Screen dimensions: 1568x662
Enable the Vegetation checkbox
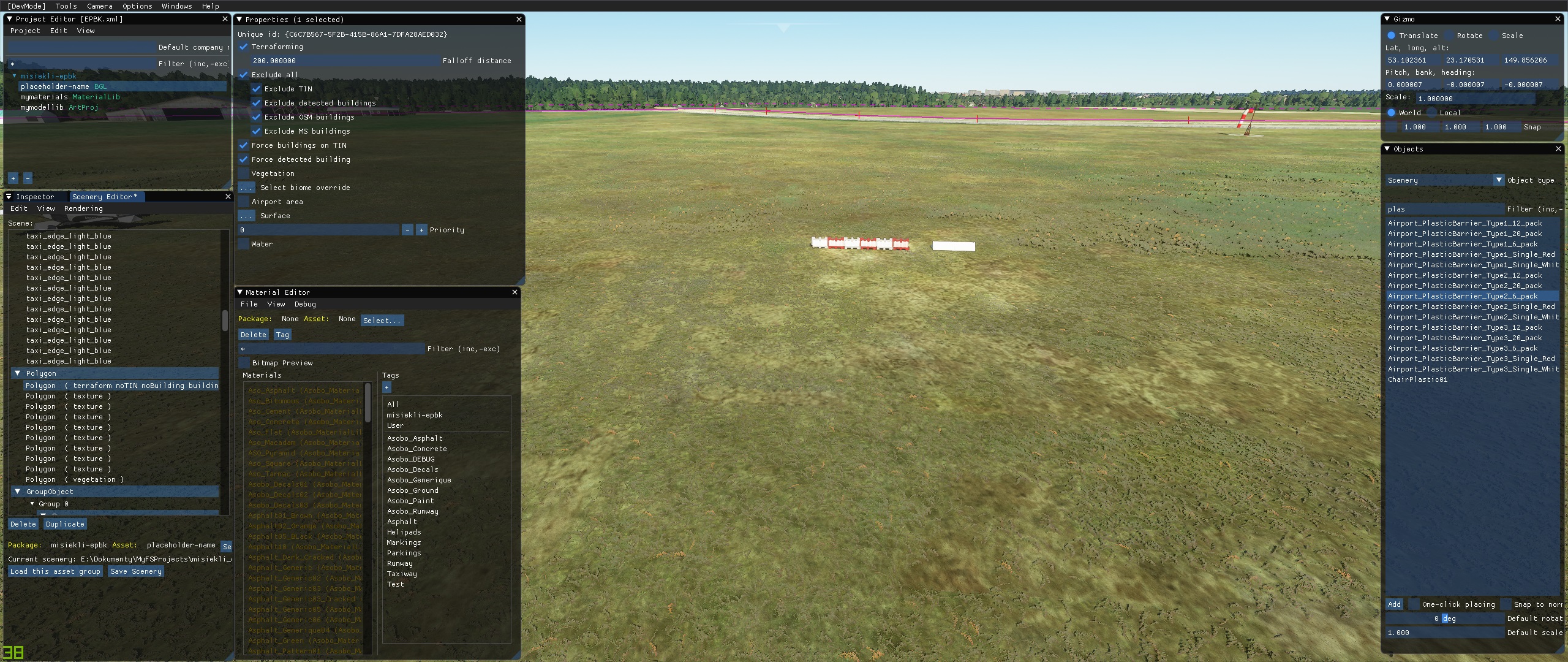coord(244,173)
